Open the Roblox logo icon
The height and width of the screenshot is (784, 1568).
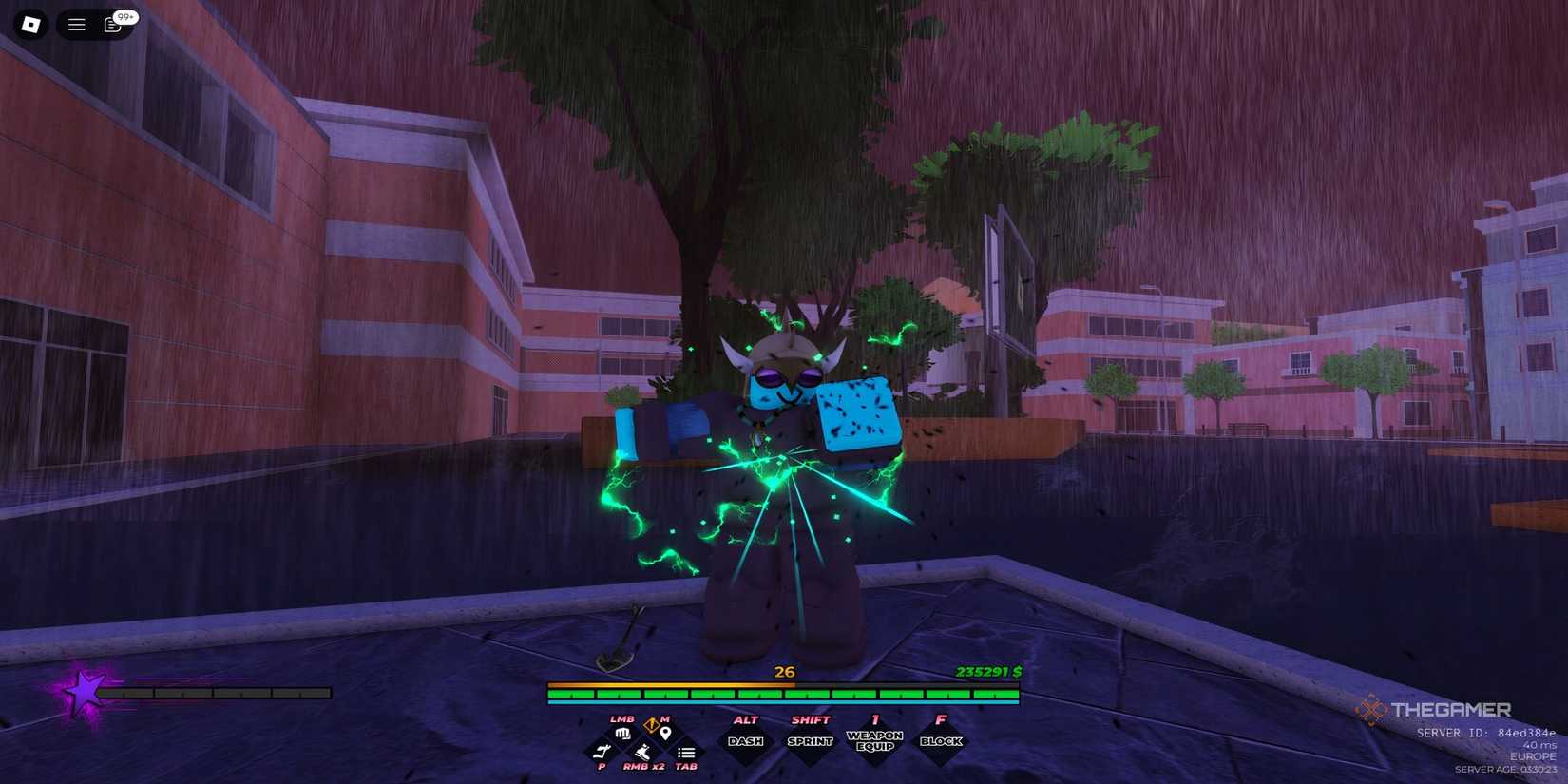pos(29,24)
